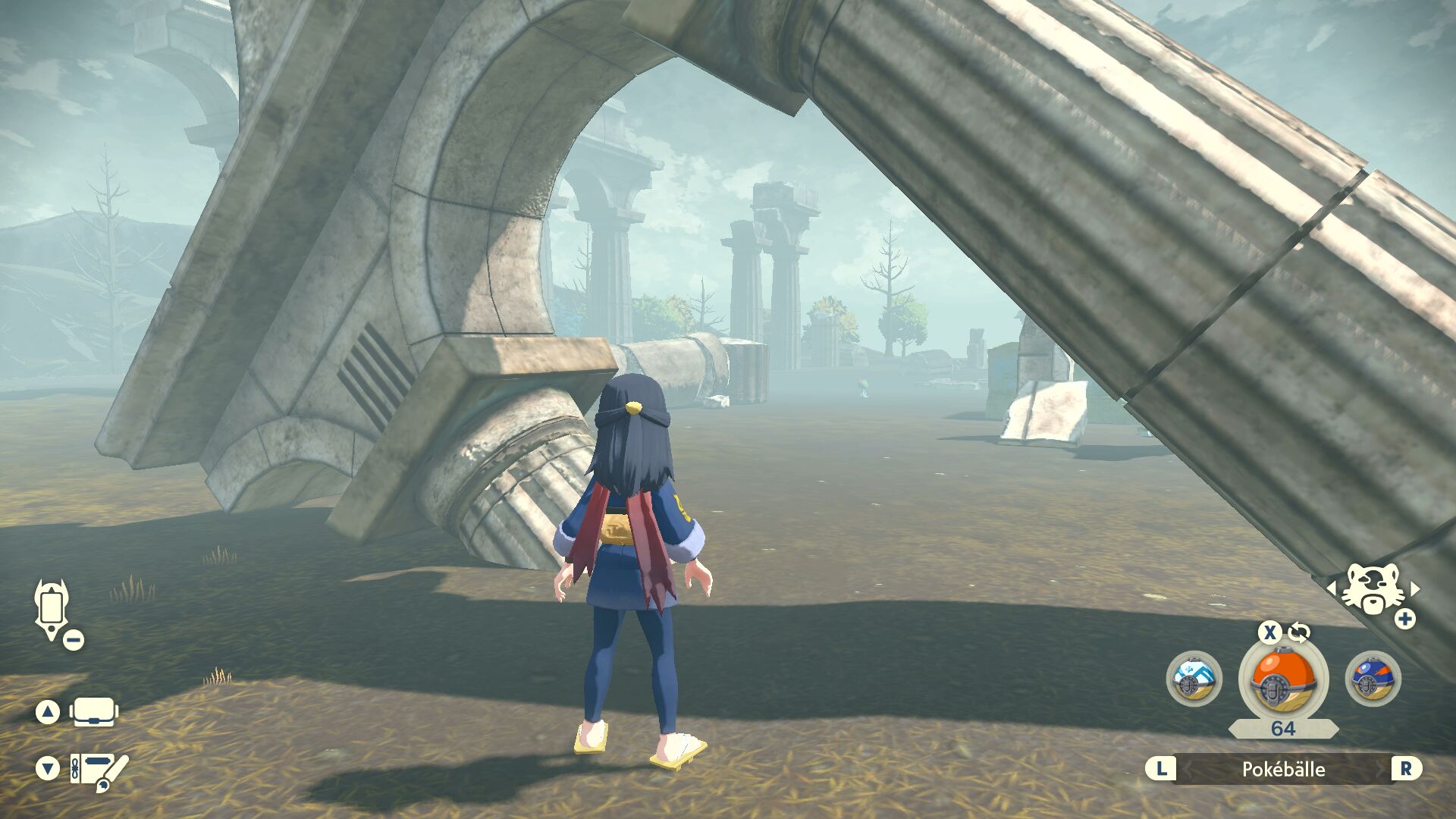The width and height of the screenshot is (1456, 819).
Task: Pick the blue Great Ball slot
Action: (x=1373, y=679)
